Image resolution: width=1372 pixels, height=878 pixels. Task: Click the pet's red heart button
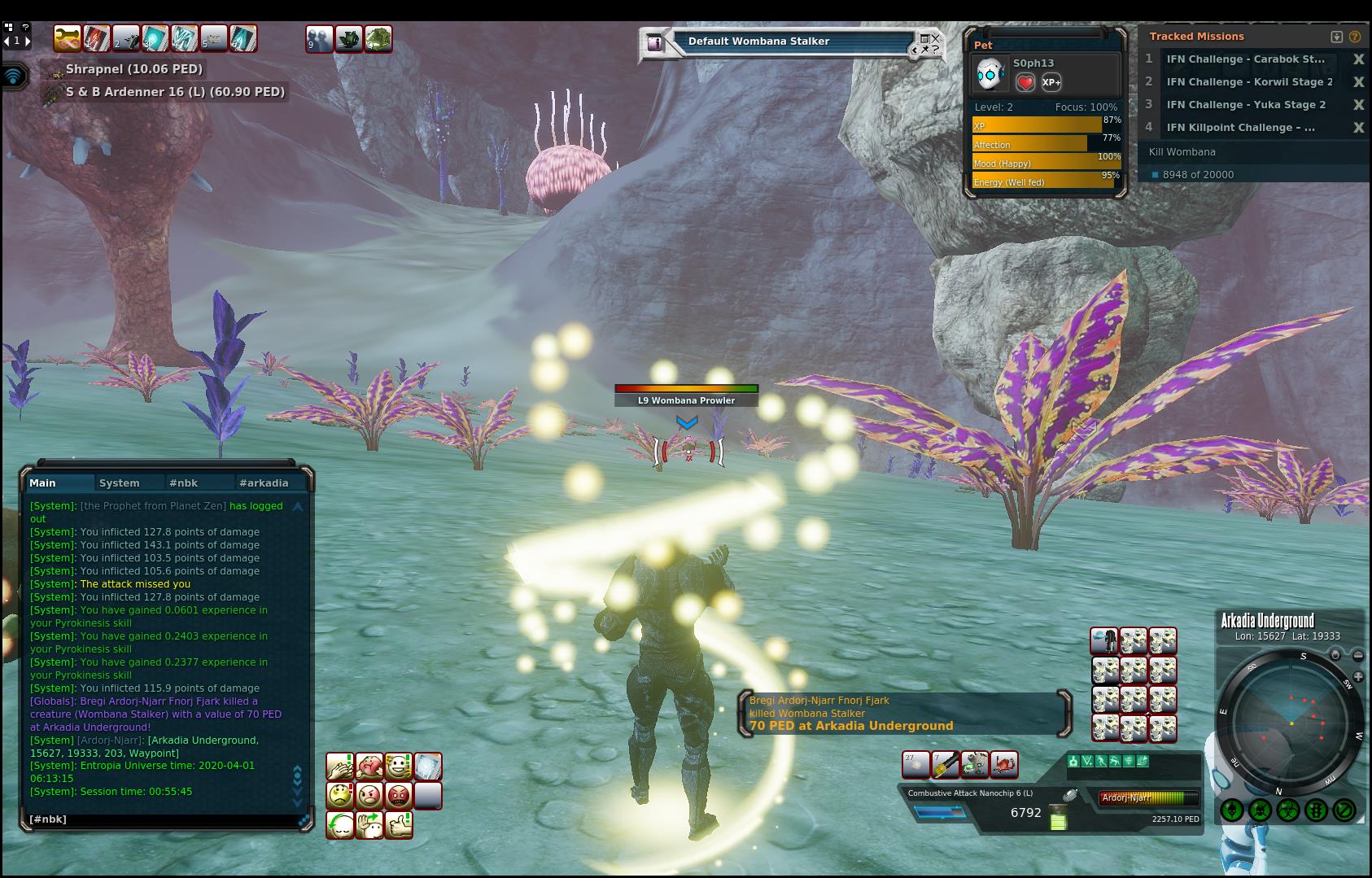[1025, 82]
